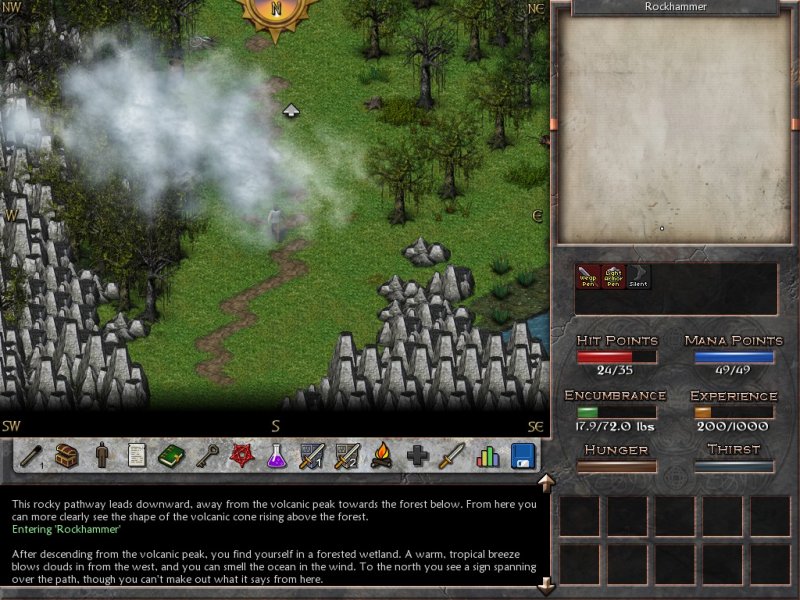Screen dimensions: 800x600
Task: Make camp with the campfire icon
Action: (382, 456)
